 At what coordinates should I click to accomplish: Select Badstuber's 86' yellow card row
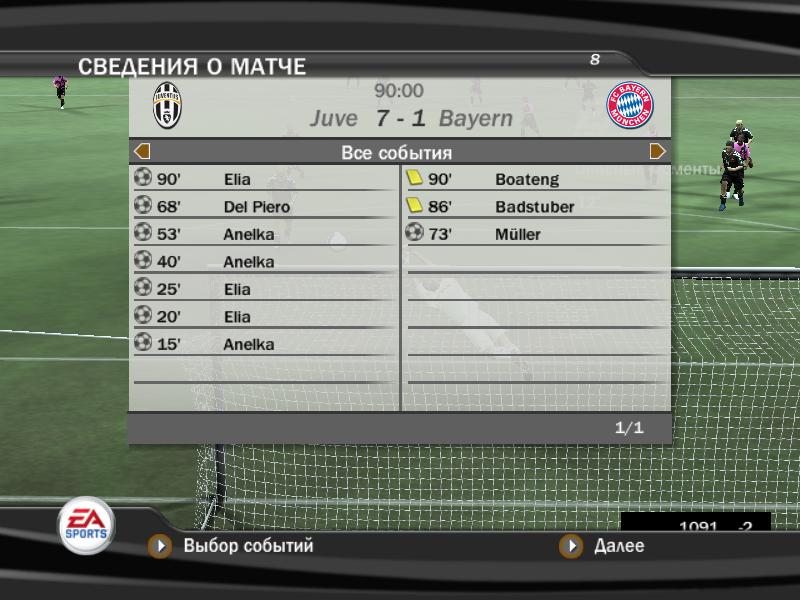point(536,207)
